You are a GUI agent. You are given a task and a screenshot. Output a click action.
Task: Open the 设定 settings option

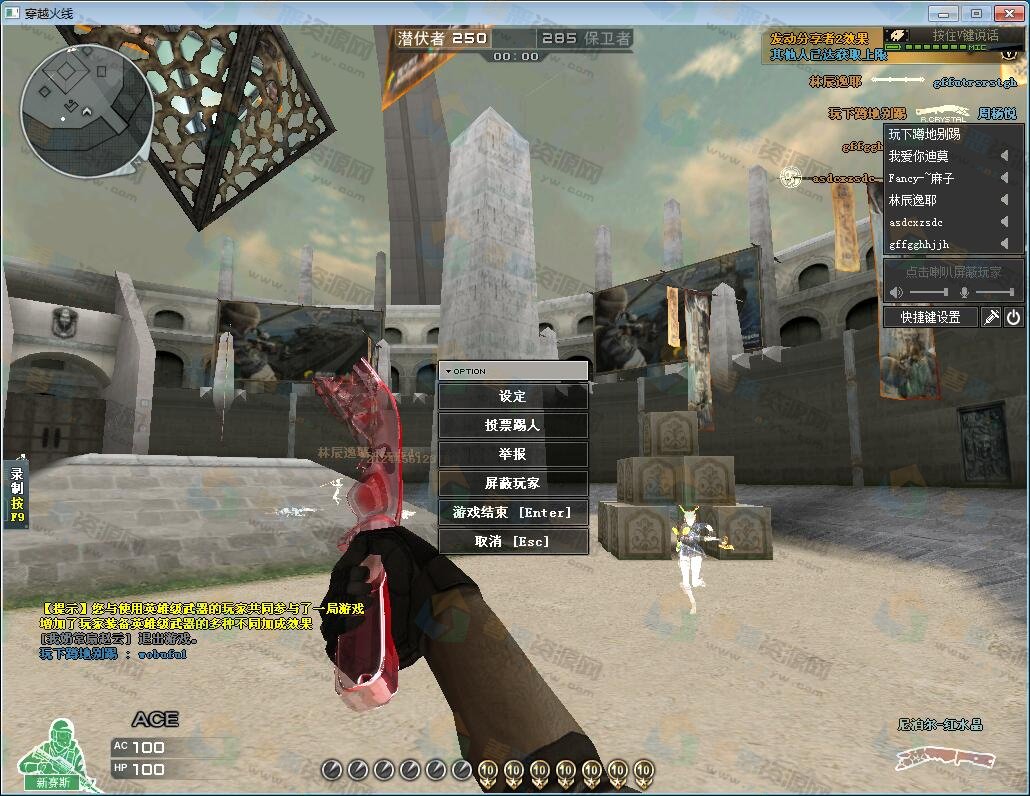tap(513, 396)
